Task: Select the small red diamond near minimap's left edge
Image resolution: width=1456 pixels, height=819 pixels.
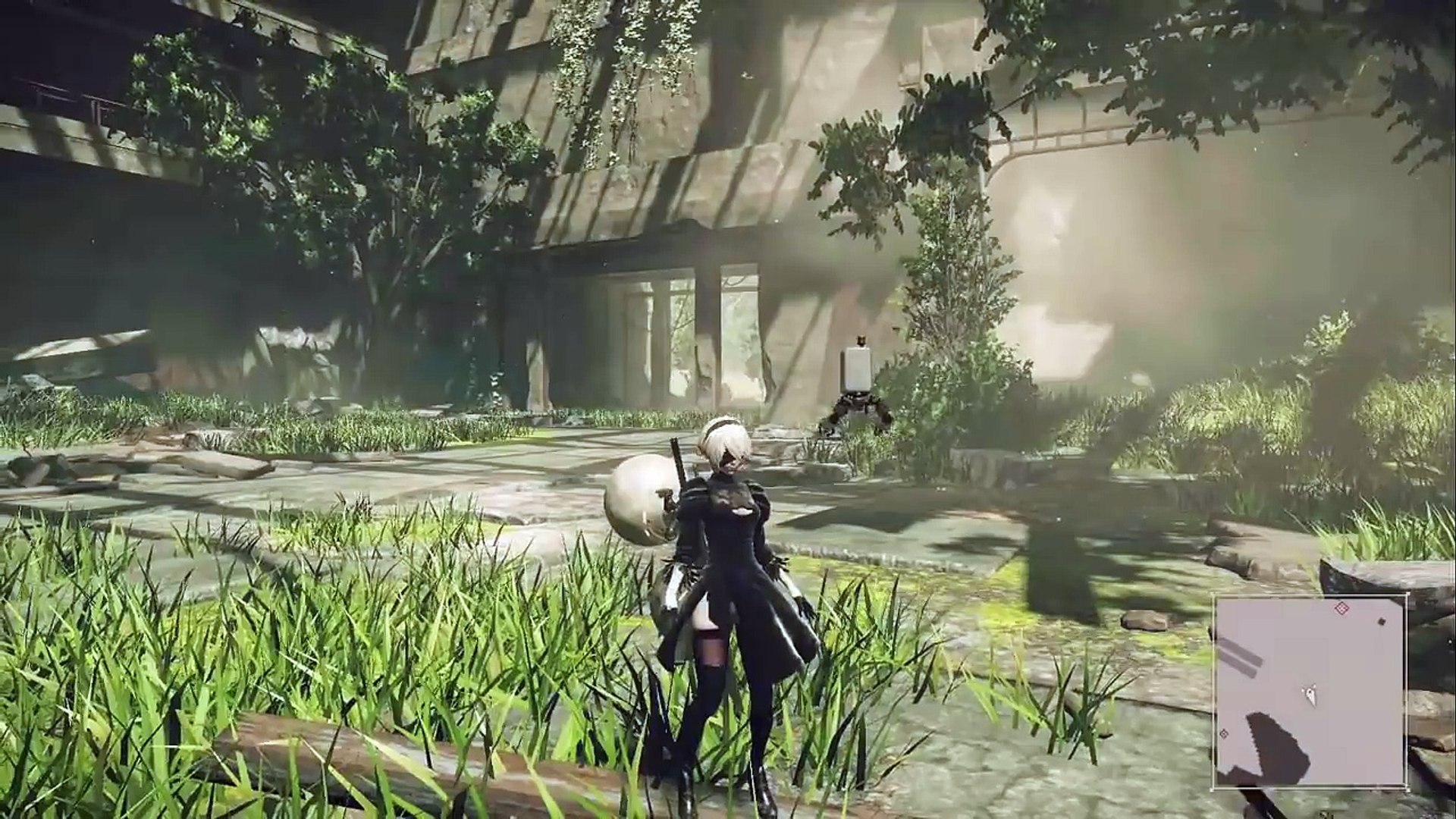Action: [x=1223, y=734]
